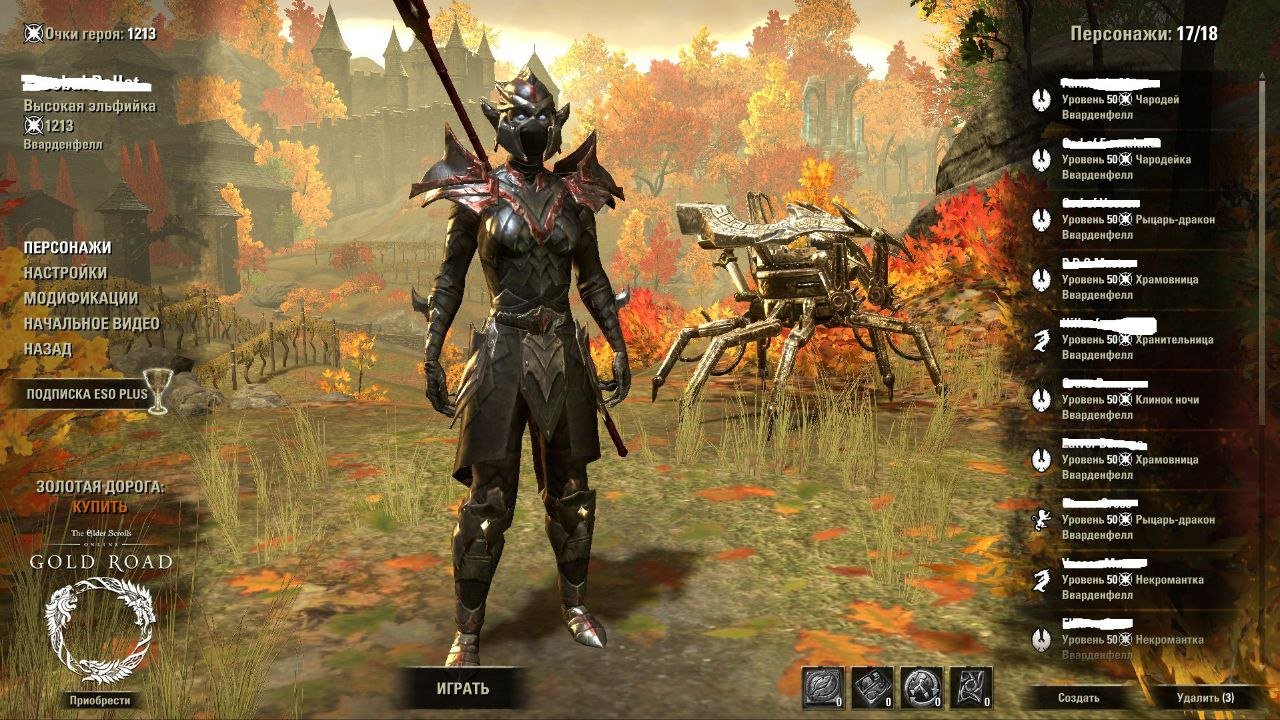Open the МОДИФИКАЦИИ add-ons menu
Image resolution: width=1280 pixels, height=720 pixels.
pos(81,298)
